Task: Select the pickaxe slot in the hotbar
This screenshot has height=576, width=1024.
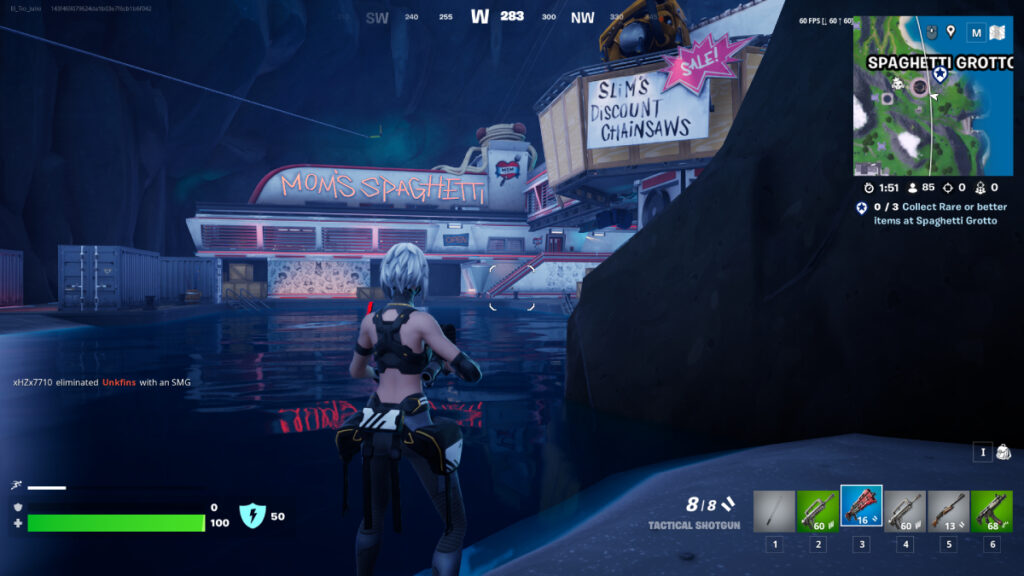Action: (774, 511)
